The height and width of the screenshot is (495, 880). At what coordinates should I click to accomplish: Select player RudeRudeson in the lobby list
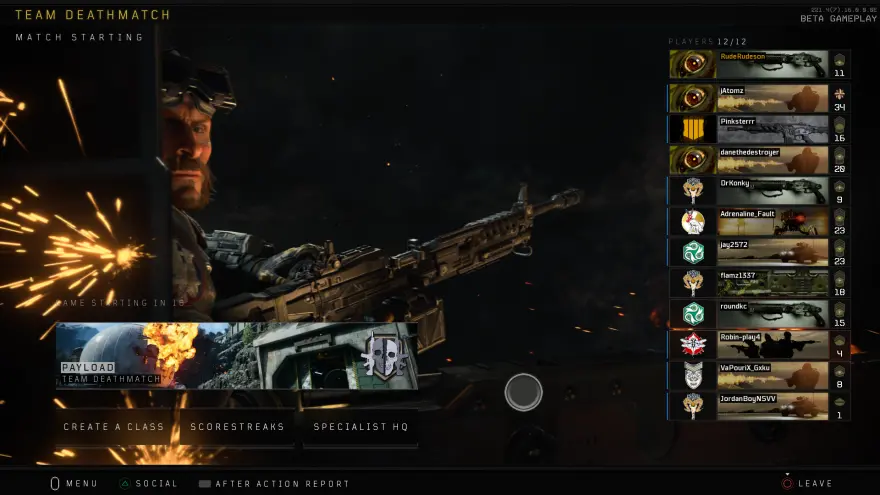click(759, 65)
